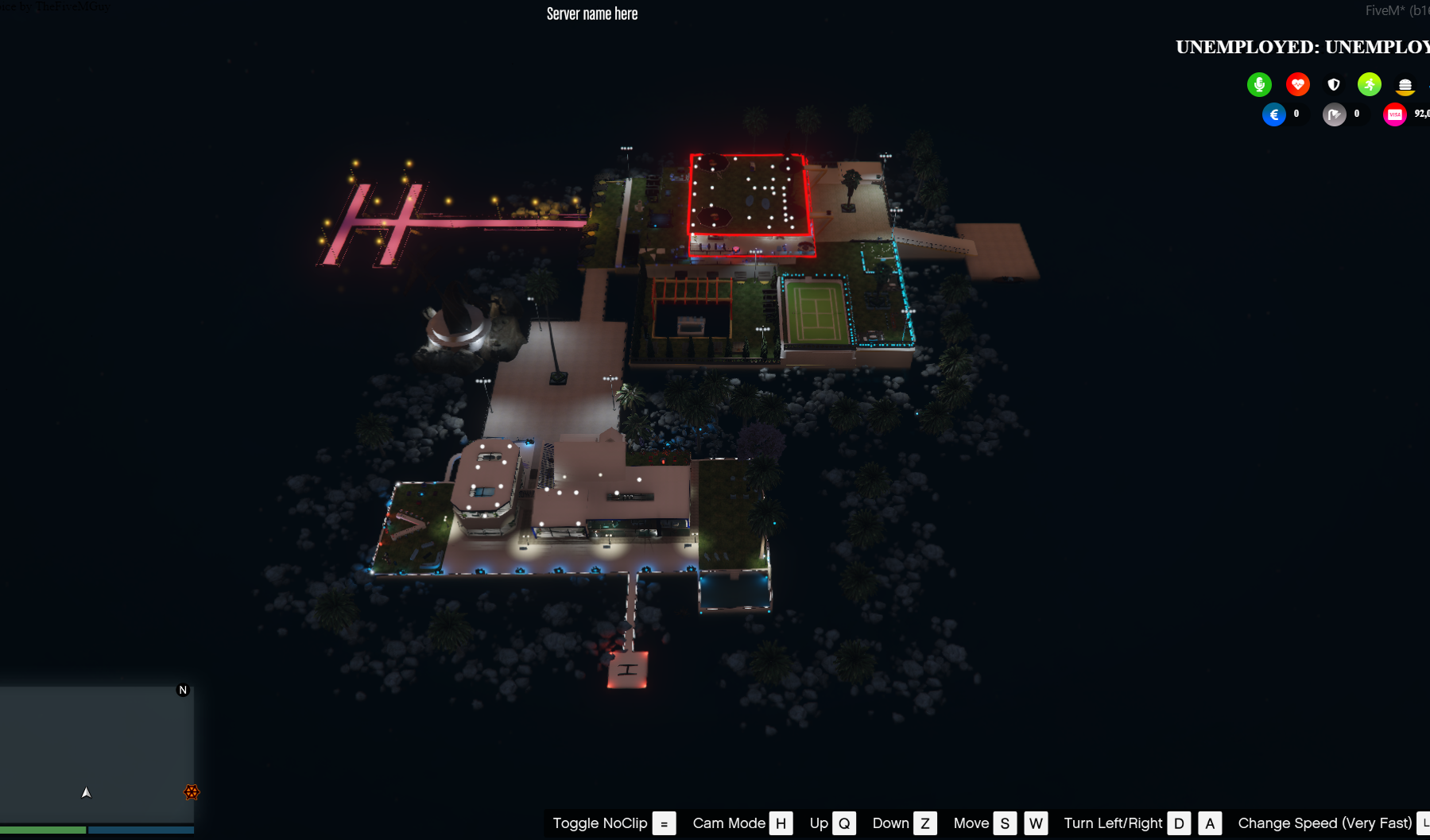Expand the Up Q movement control

pyautogui.click(x=844, y=823)
